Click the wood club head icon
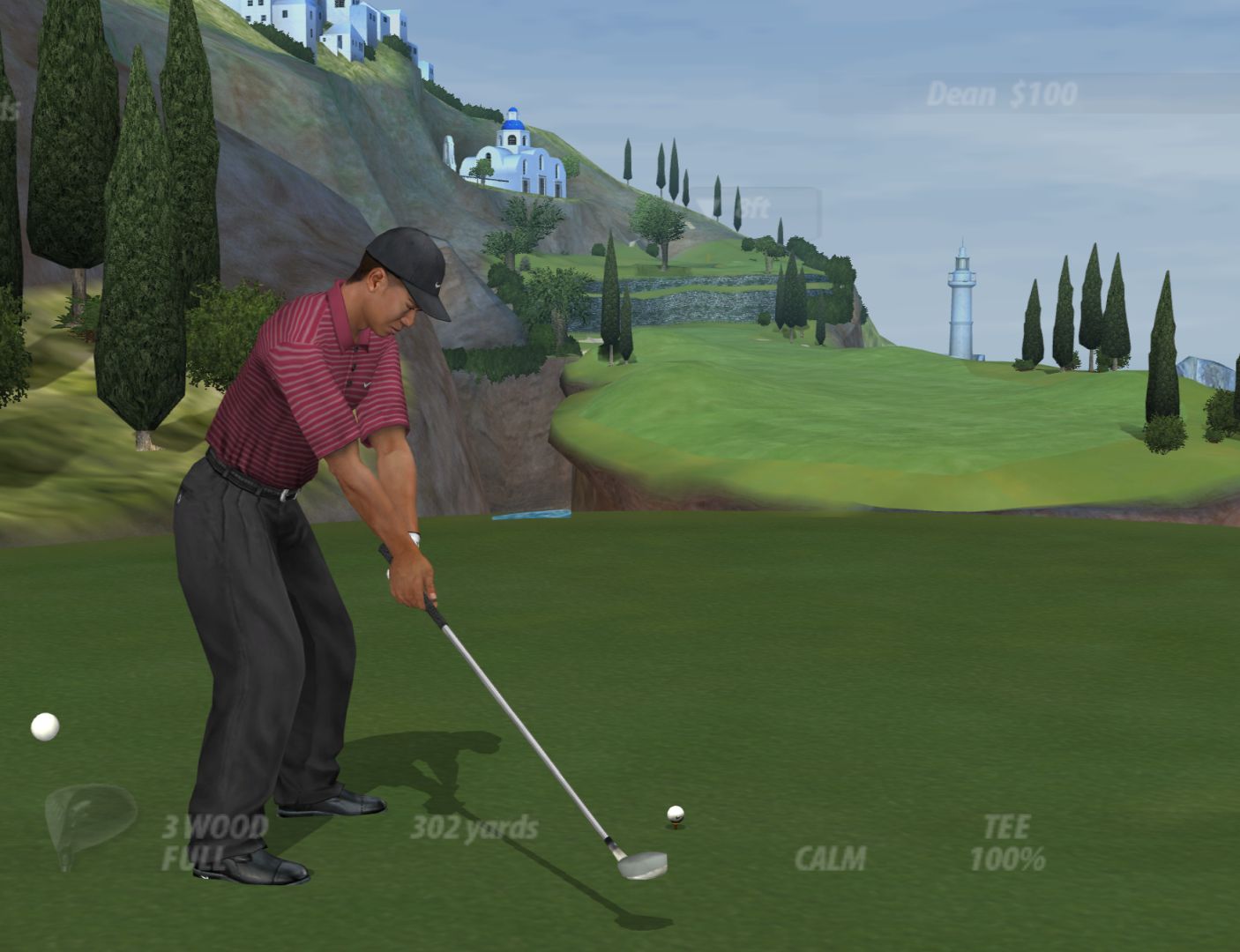 coord(88,821)
